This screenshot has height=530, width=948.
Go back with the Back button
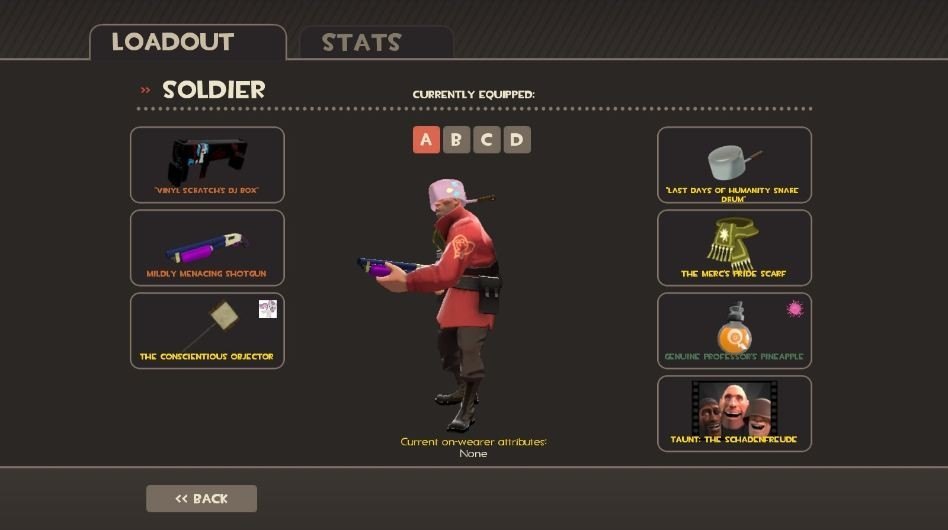201,498
